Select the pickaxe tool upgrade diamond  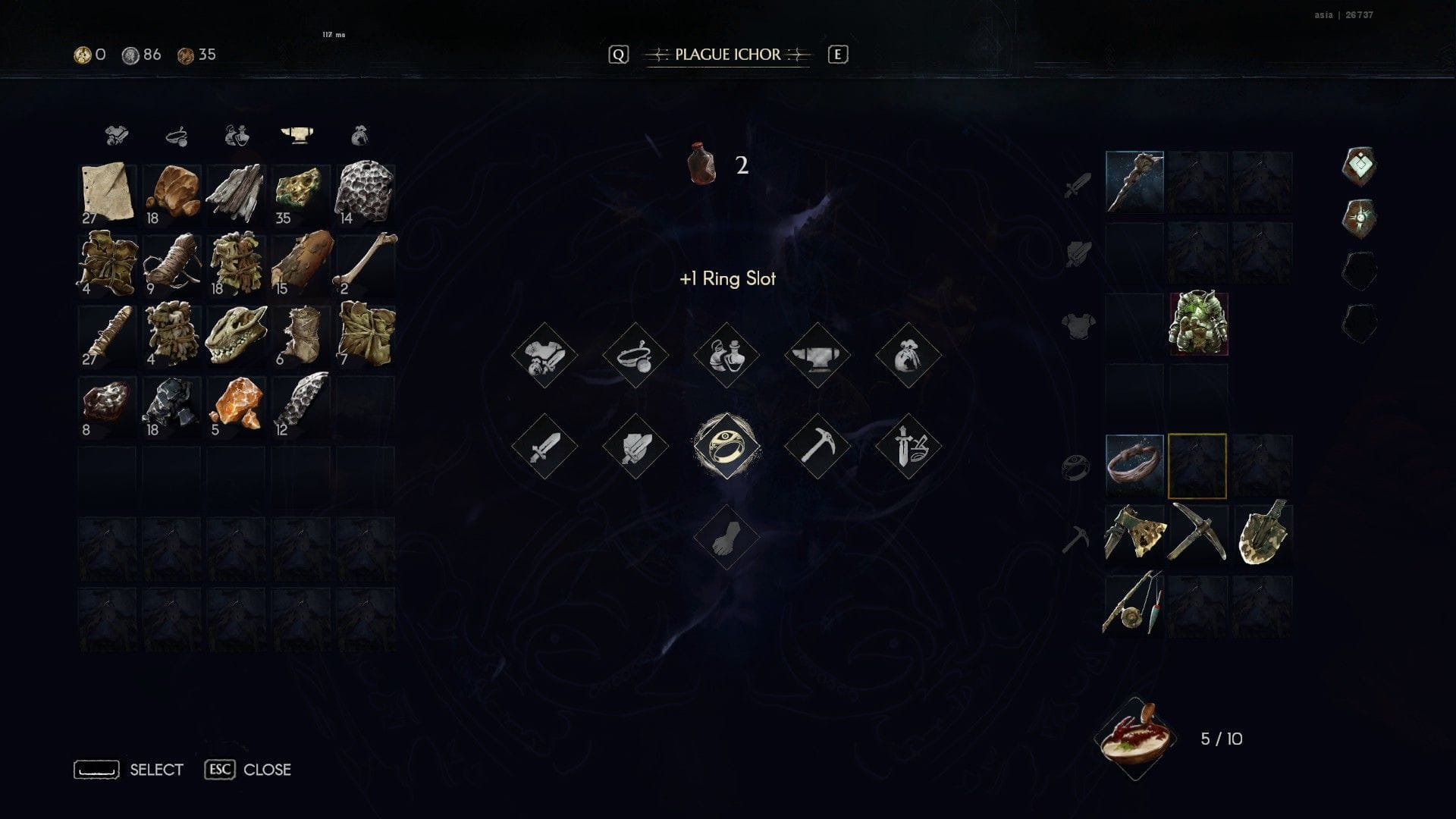[x=817, y=446]
